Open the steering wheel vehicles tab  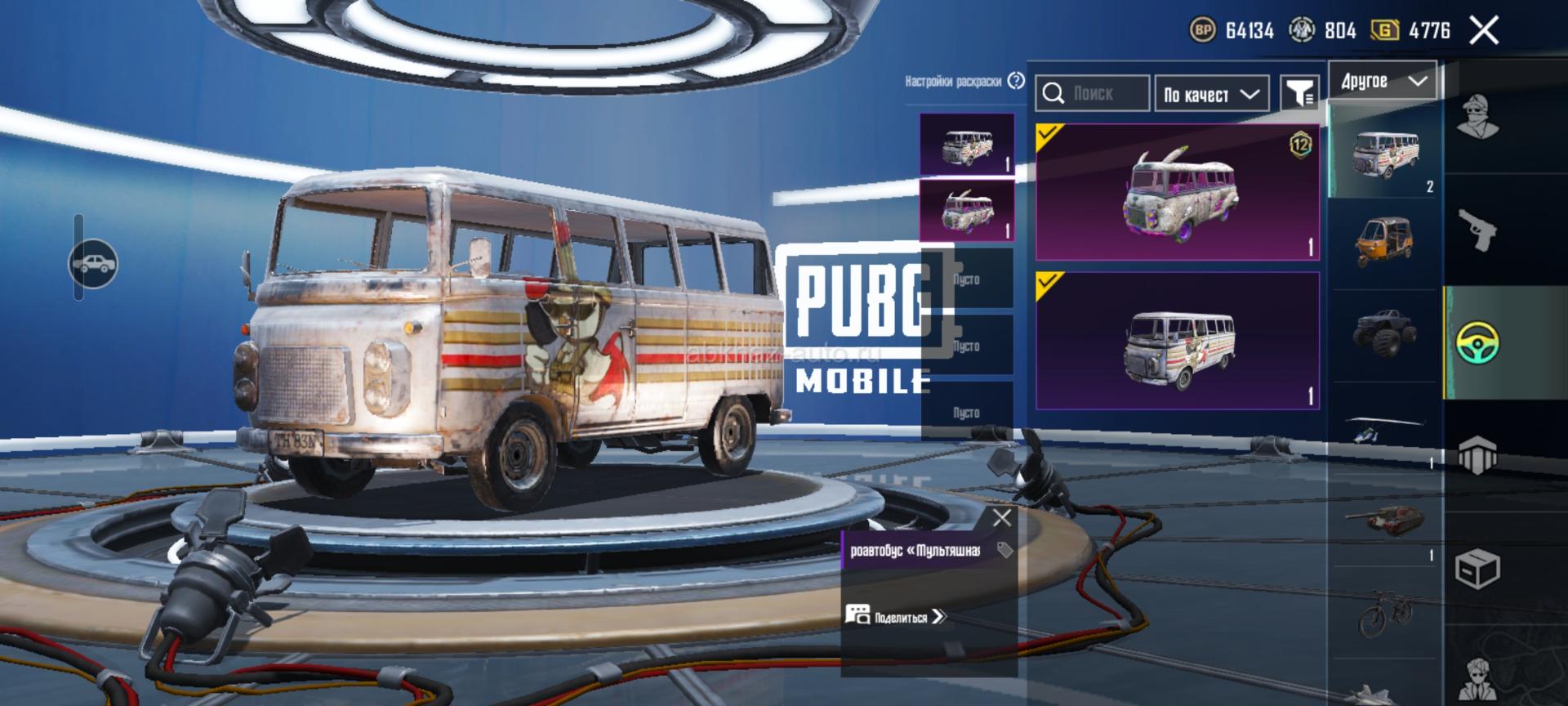coord(1477,342)
